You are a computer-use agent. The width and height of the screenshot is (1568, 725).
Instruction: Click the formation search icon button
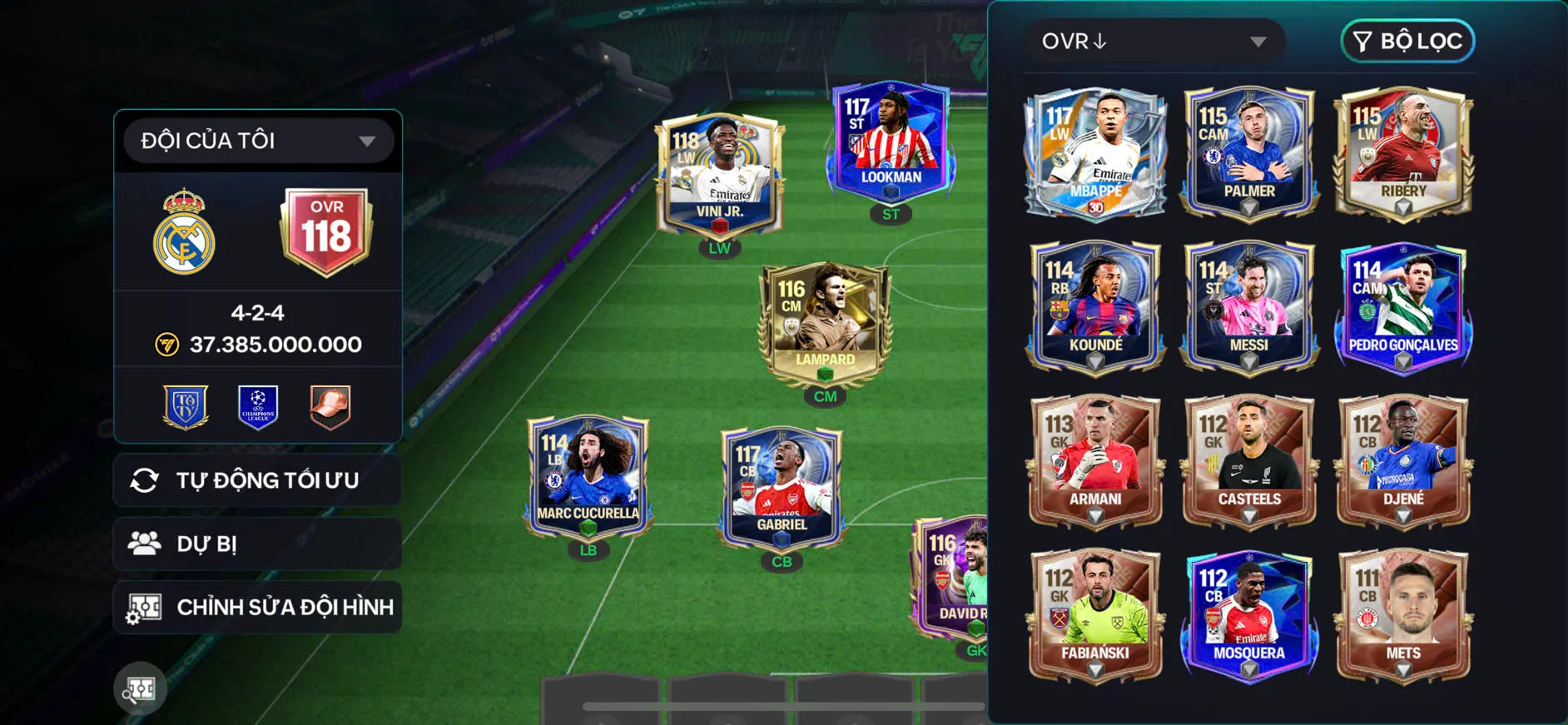[140, 689]
